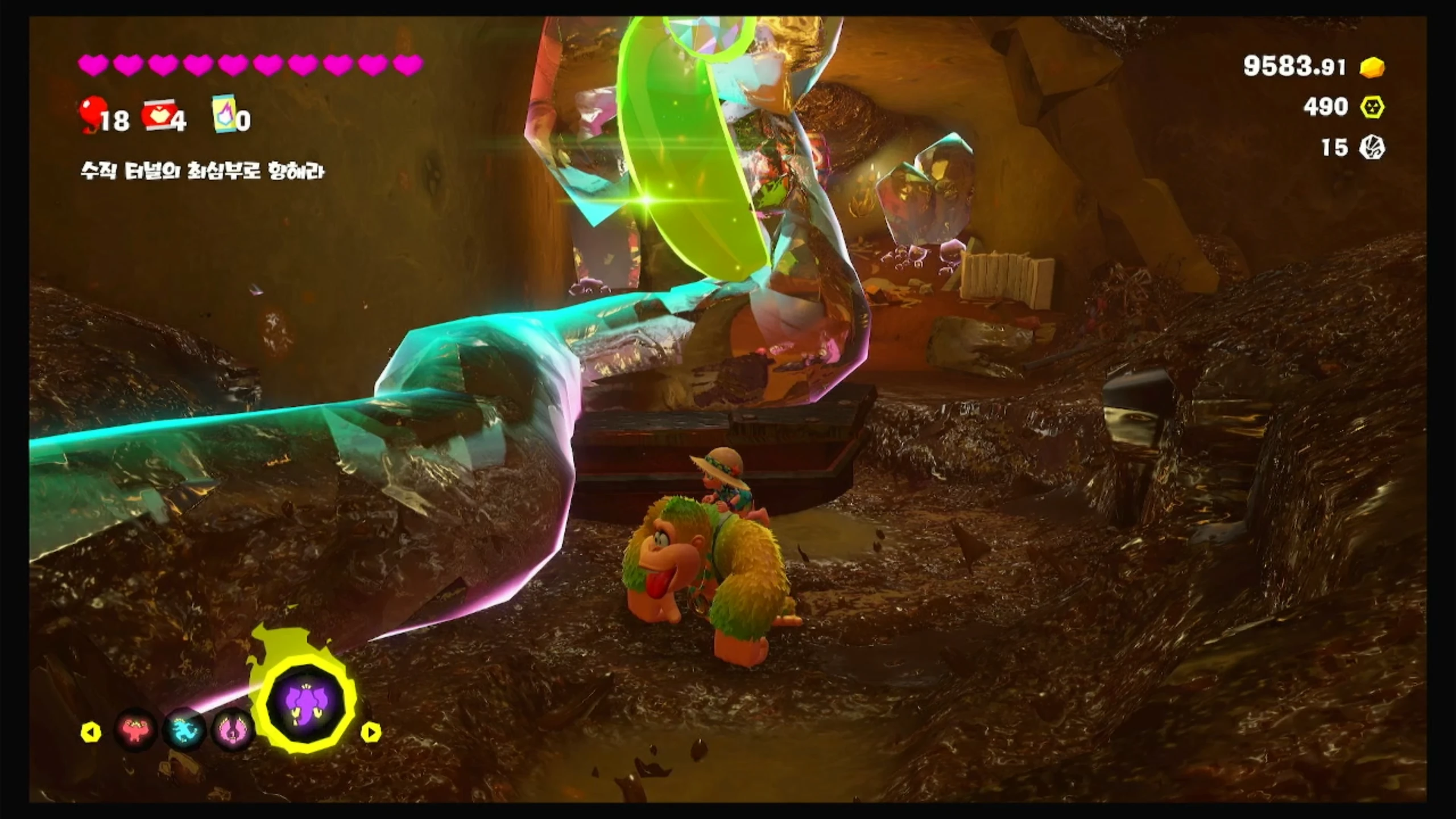Switch to the cyan Zebra Bananza icon
Screen dimensions: 1456x819
pos(185,730)
